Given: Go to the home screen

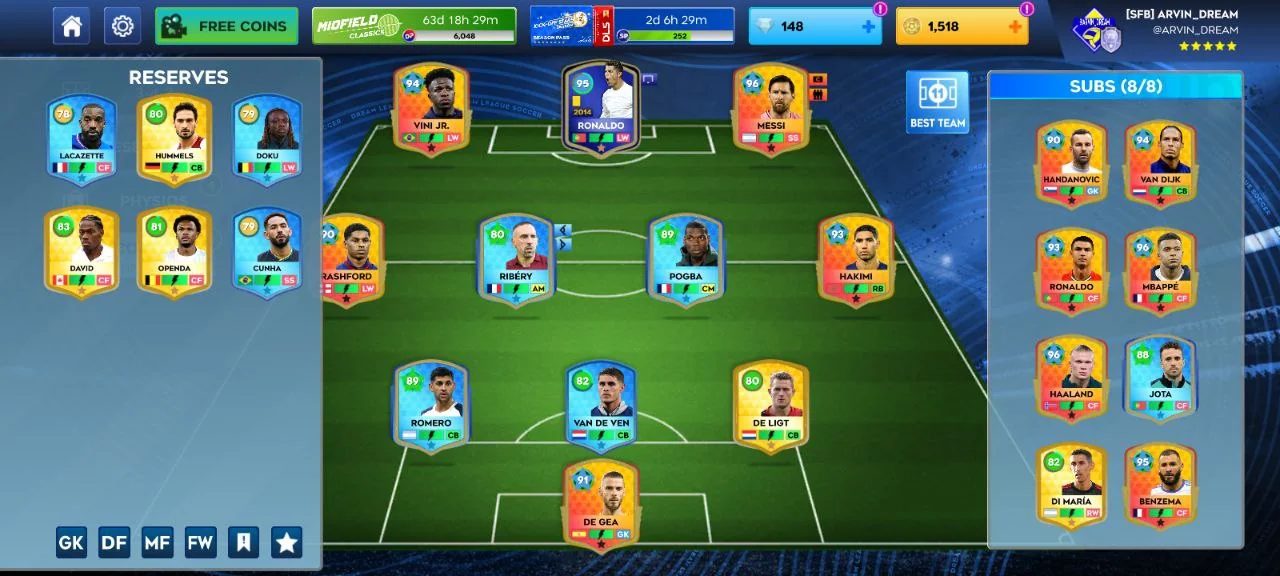Looking at the screenshot, I should tap(71, 27).
